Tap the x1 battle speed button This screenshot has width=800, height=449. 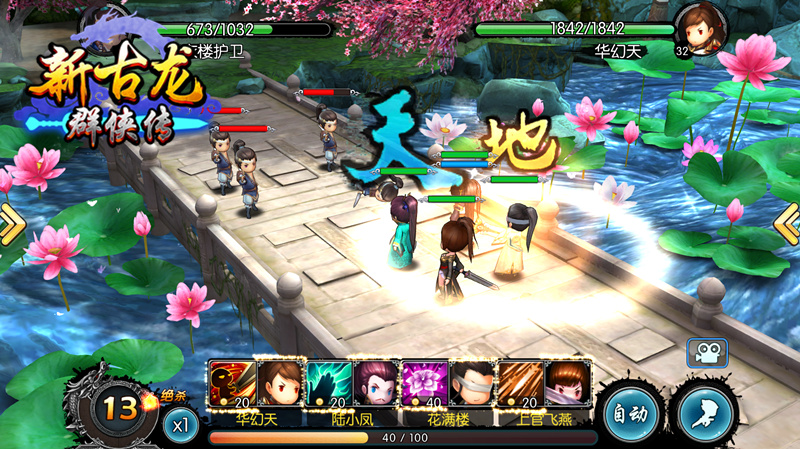(180, 424)
